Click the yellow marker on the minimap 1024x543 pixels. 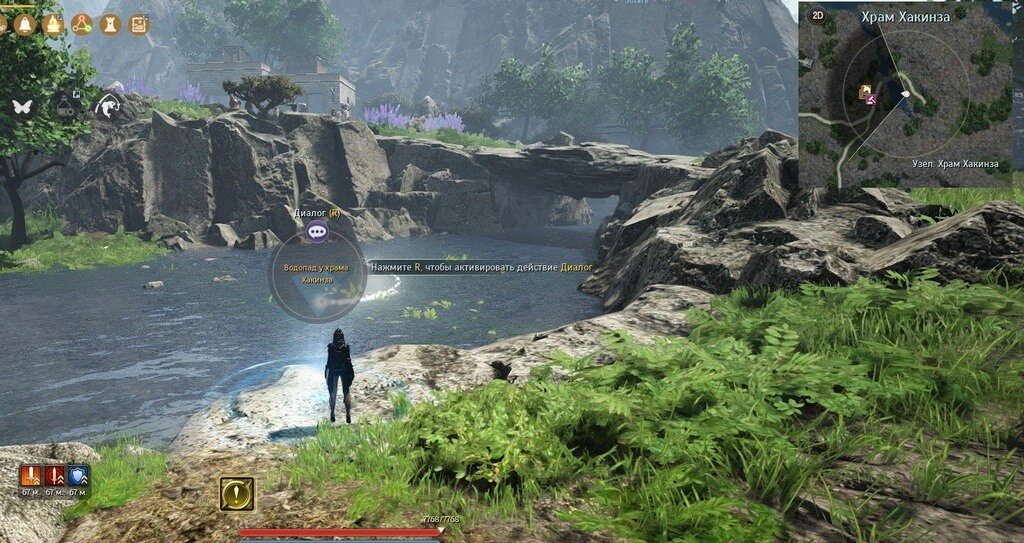pos(862,92)
